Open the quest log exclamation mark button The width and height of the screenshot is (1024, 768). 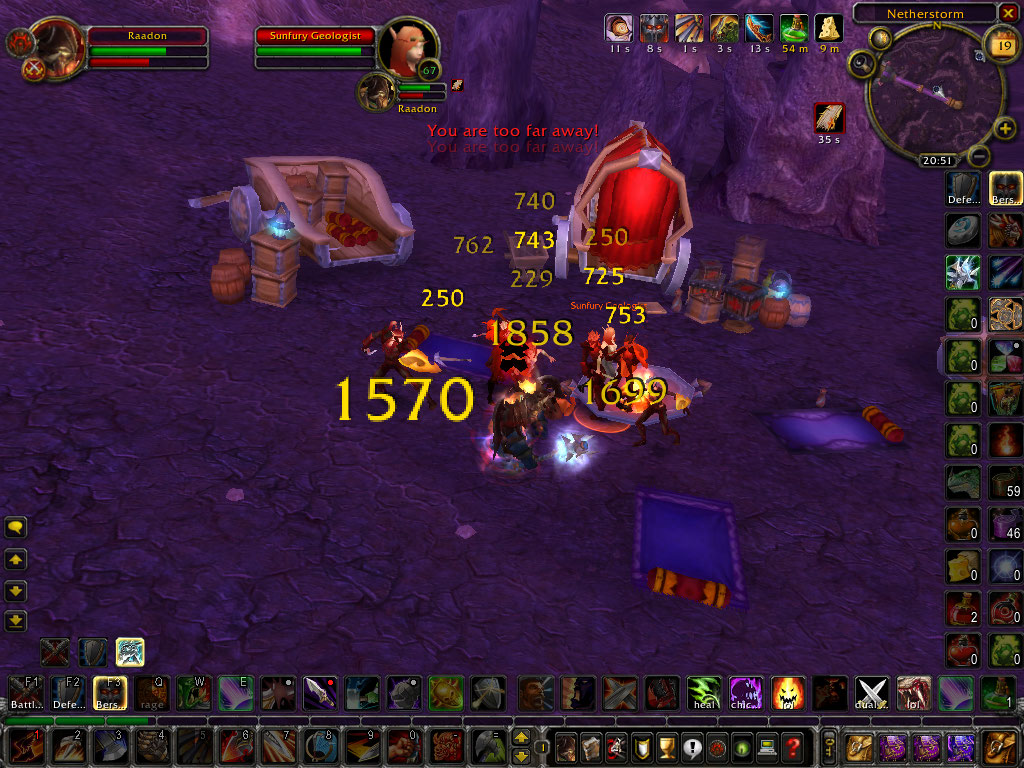pos(665,746)
